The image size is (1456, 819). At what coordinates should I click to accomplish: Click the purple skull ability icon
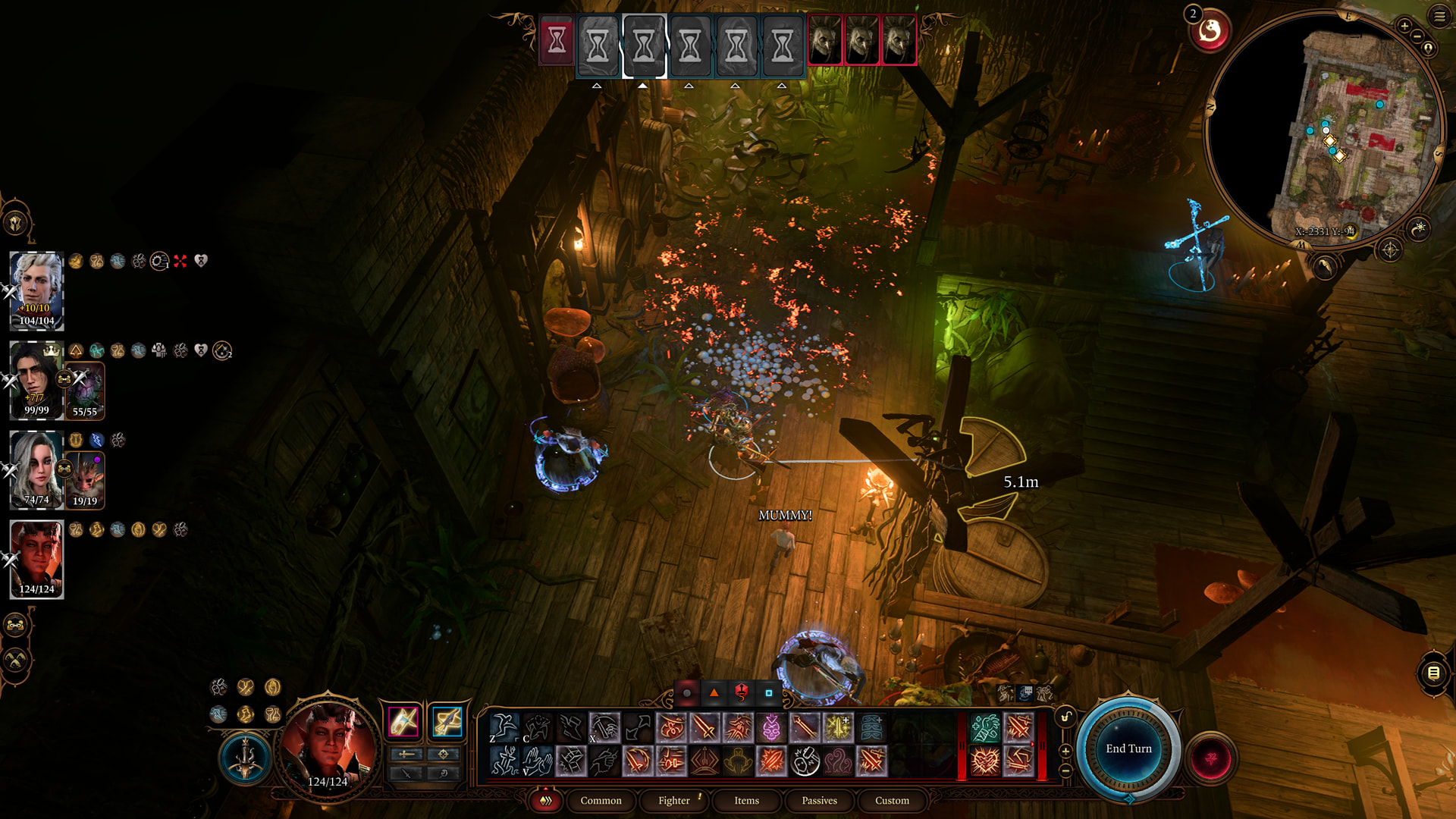pos(771,728)
